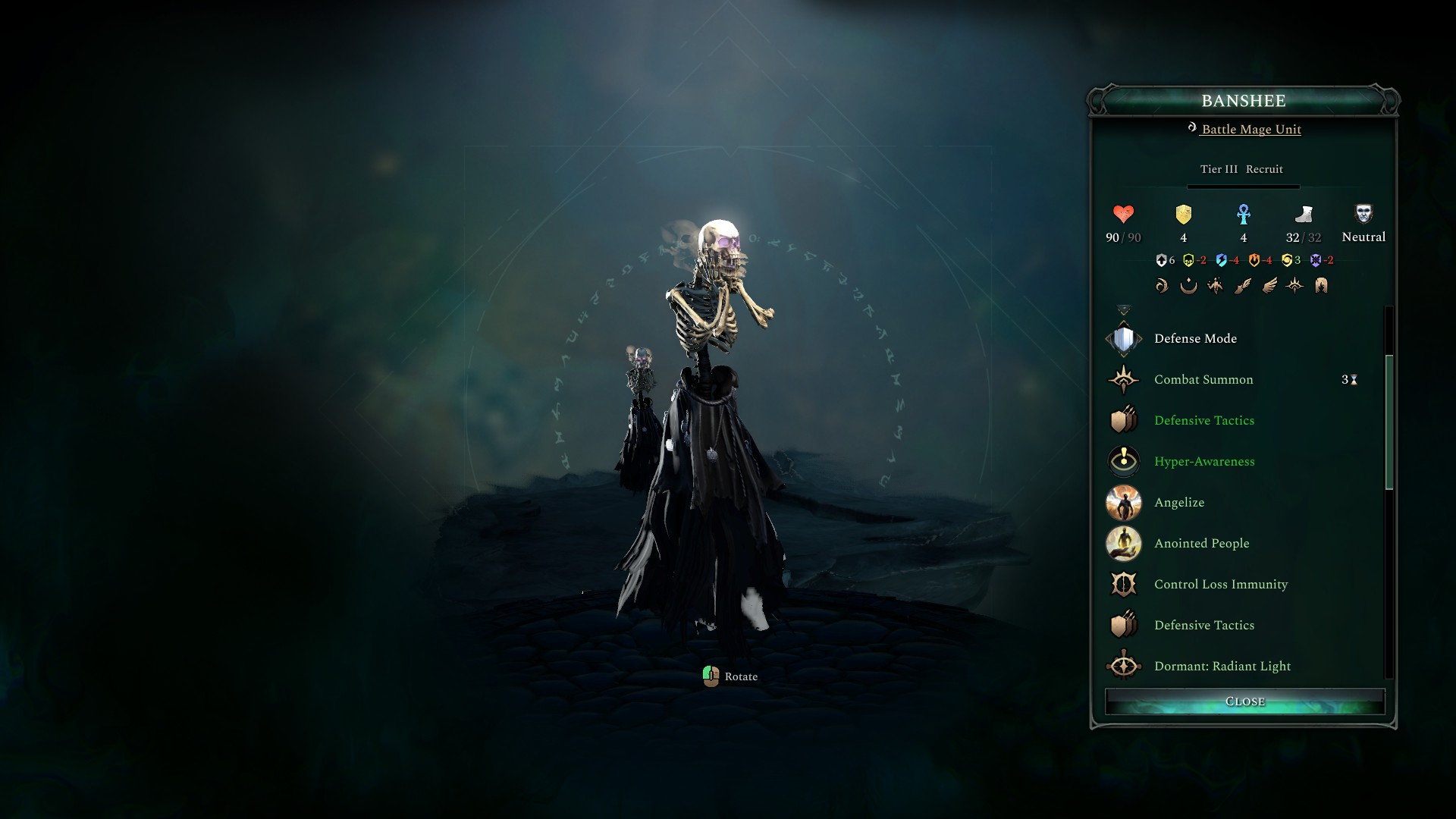
Task: Toggle the wing flight trait icon
Action: (x=1268, y=286)
